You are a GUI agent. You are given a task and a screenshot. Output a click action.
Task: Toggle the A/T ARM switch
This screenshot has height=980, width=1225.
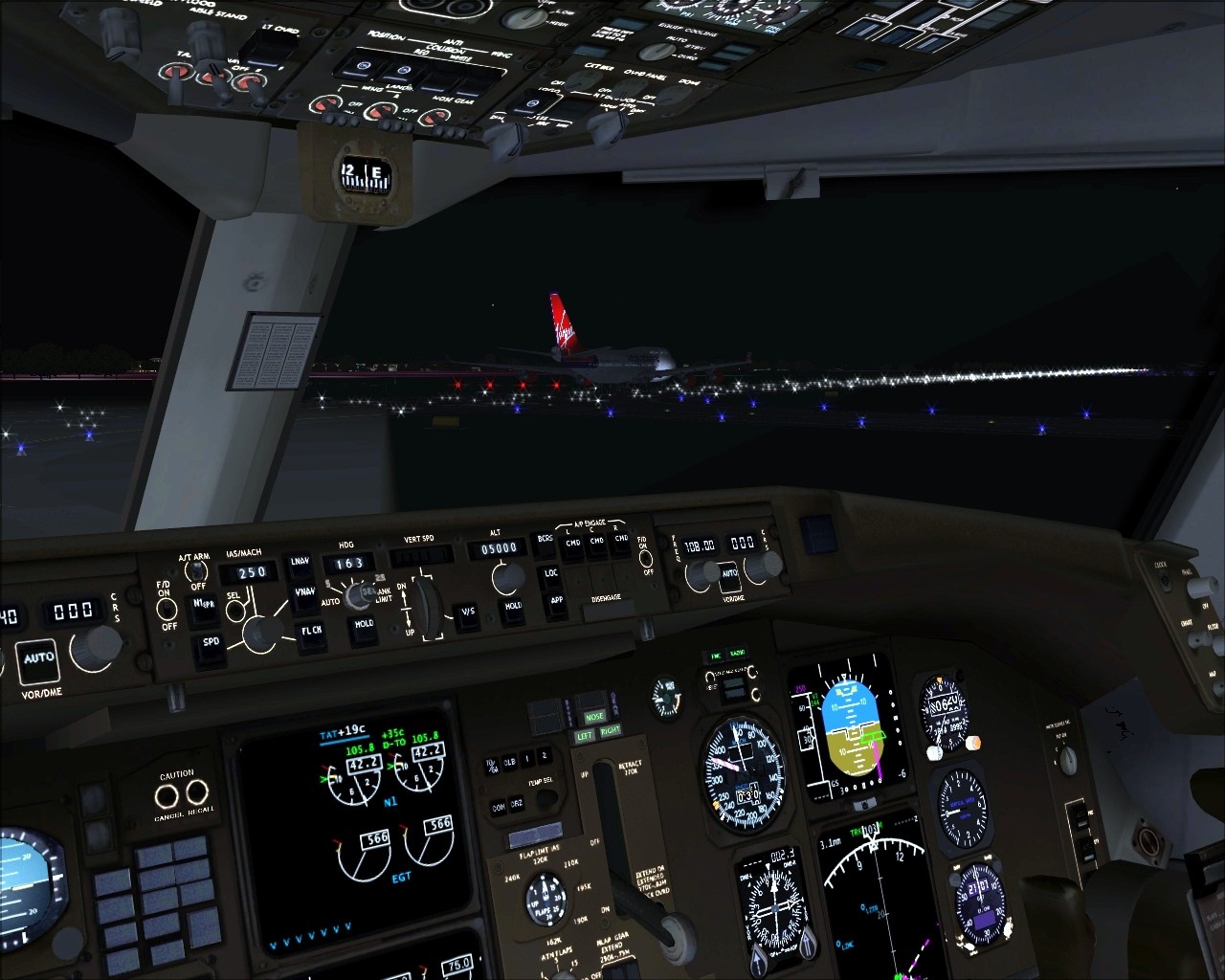197,572
